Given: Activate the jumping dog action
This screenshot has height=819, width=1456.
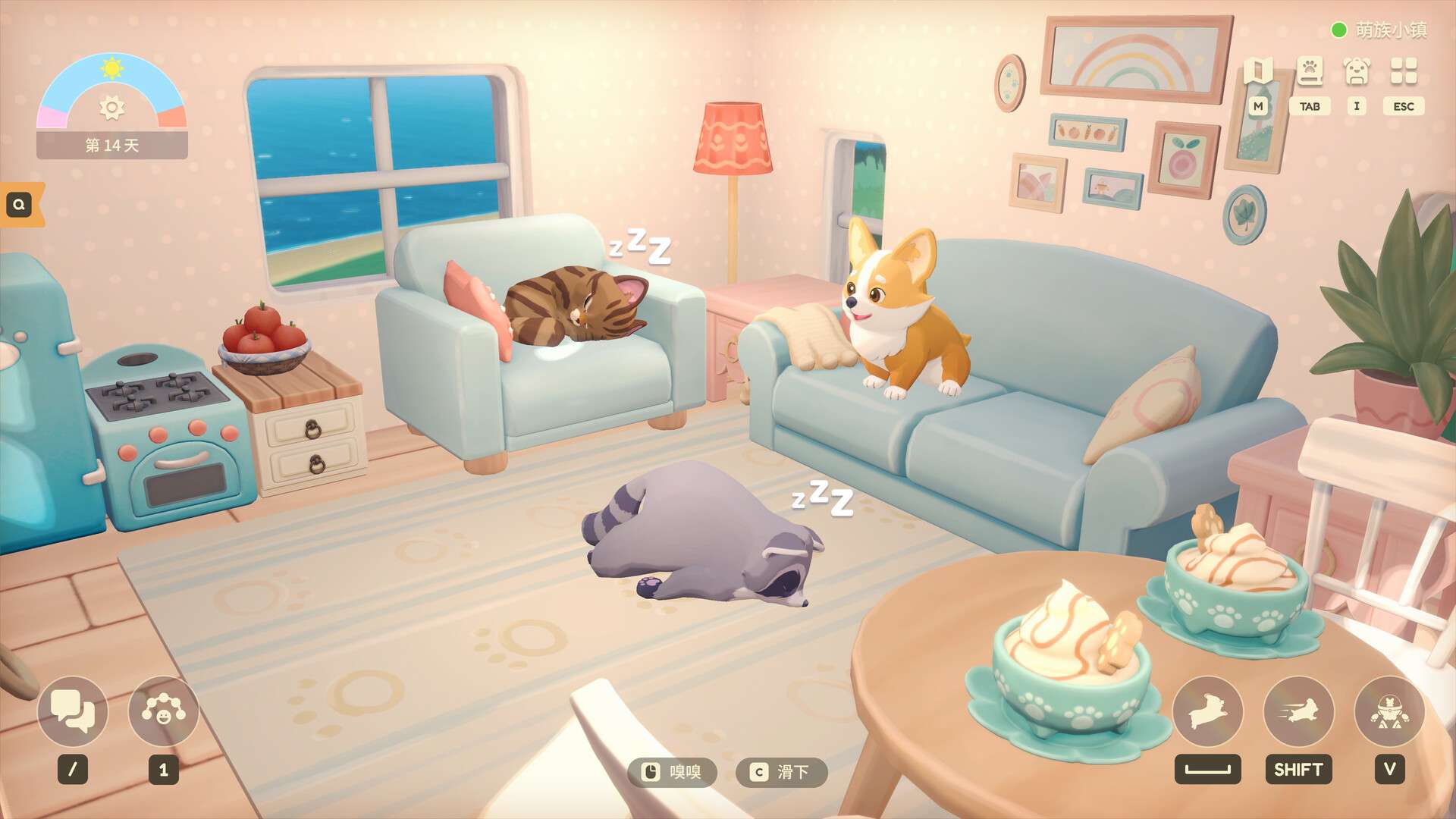Looking at the screenshot, I should point(1207,712).
